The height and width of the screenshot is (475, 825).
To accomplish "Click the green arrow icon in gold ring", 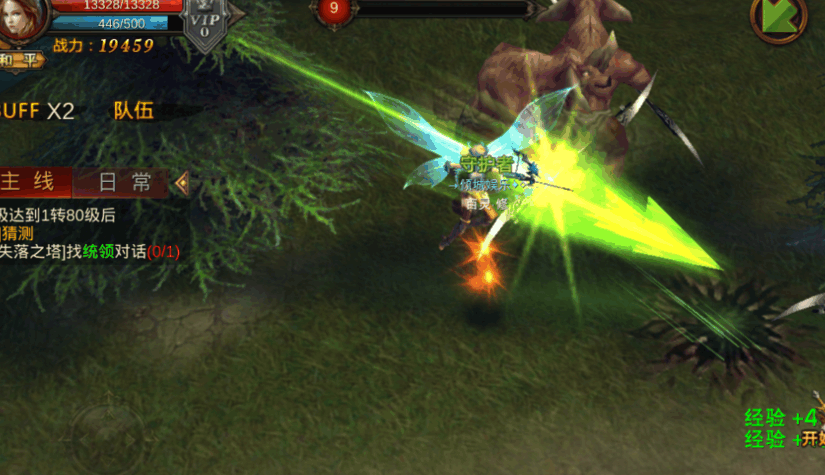I will tap(779, 18).
